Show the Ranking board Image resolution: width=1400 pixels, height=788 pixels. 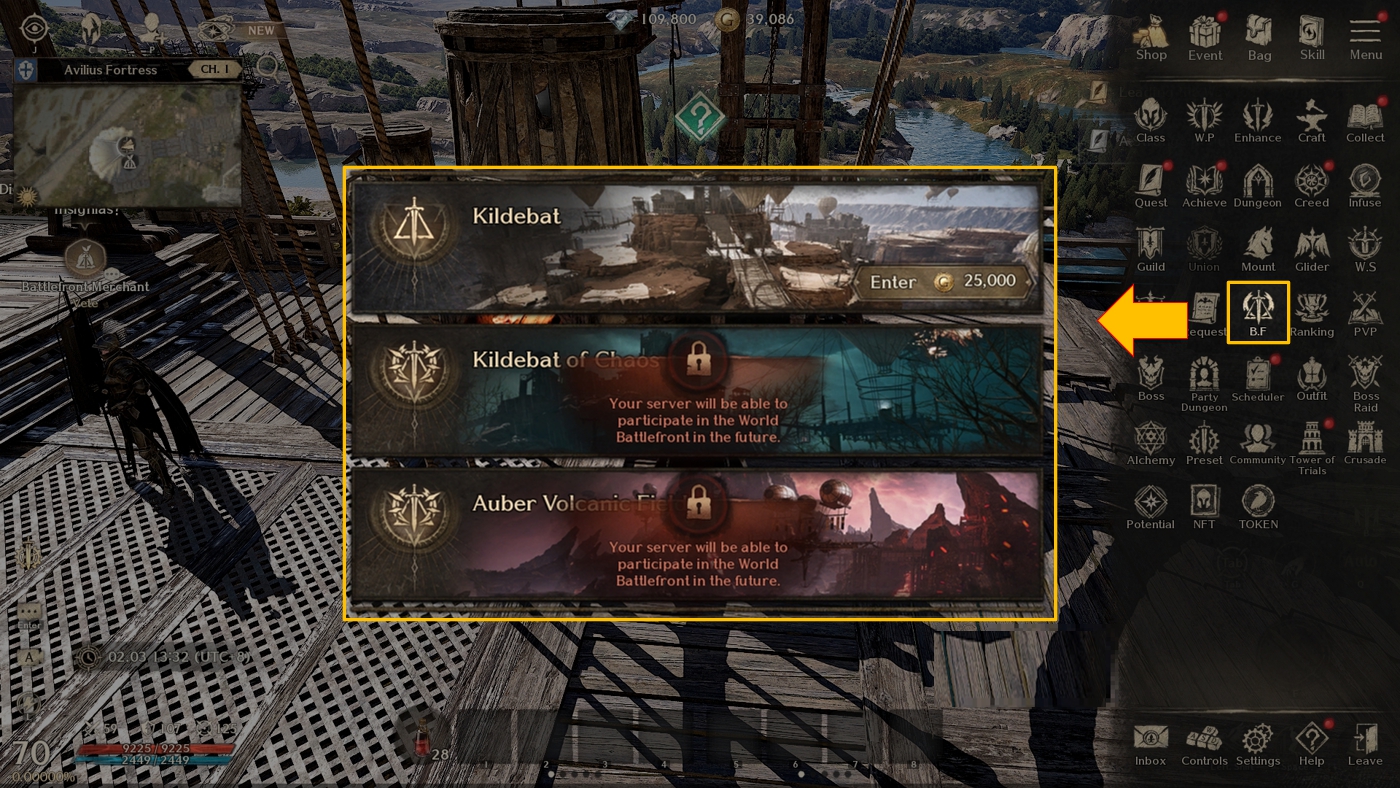[1311, 312]
